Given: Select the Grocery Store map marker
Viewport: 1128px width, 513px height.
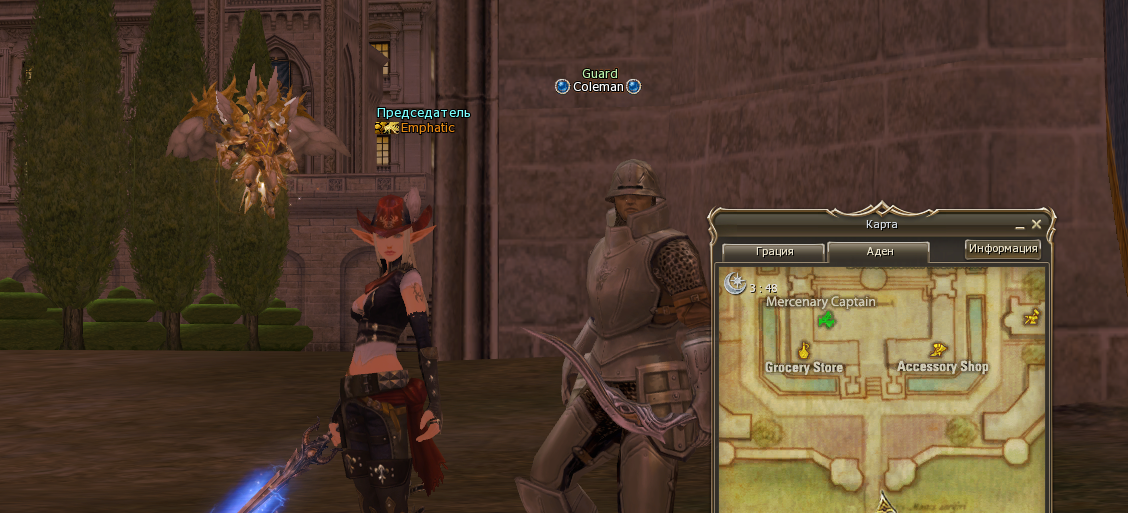Looking at the screenshot, I should (802, 350).
